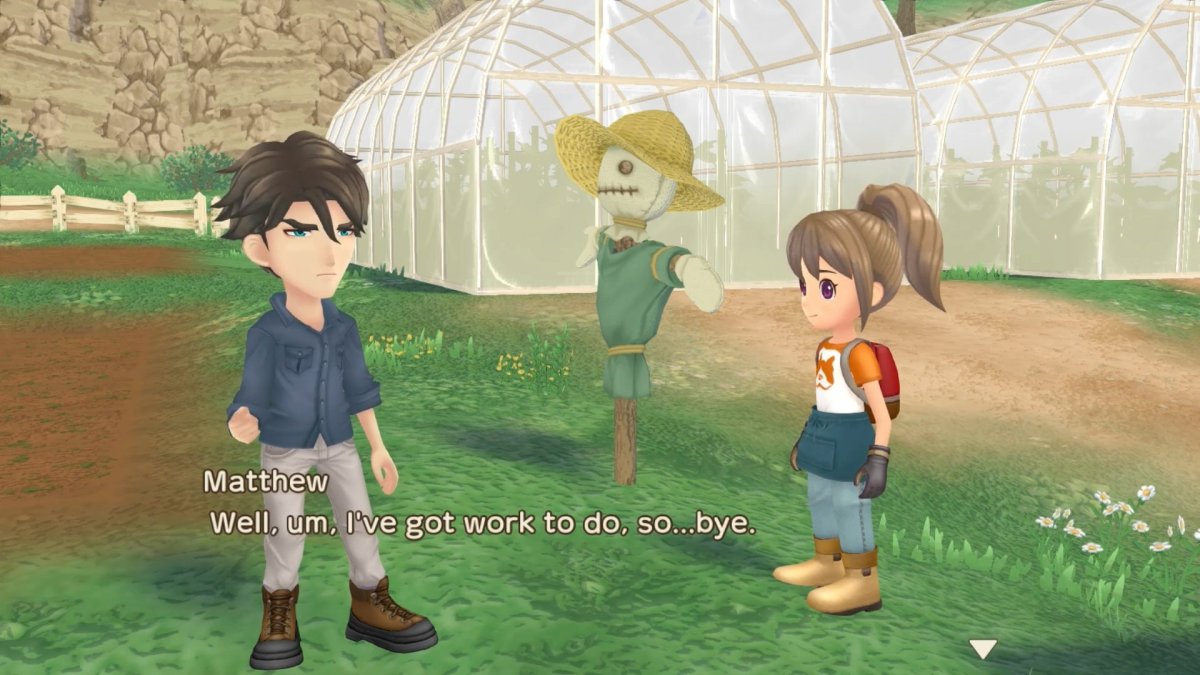The height and width of the screenshot is (675, 1200).
Task: Advance dialogue with the white arrow indicator
Action: click(x=983, y=650)
